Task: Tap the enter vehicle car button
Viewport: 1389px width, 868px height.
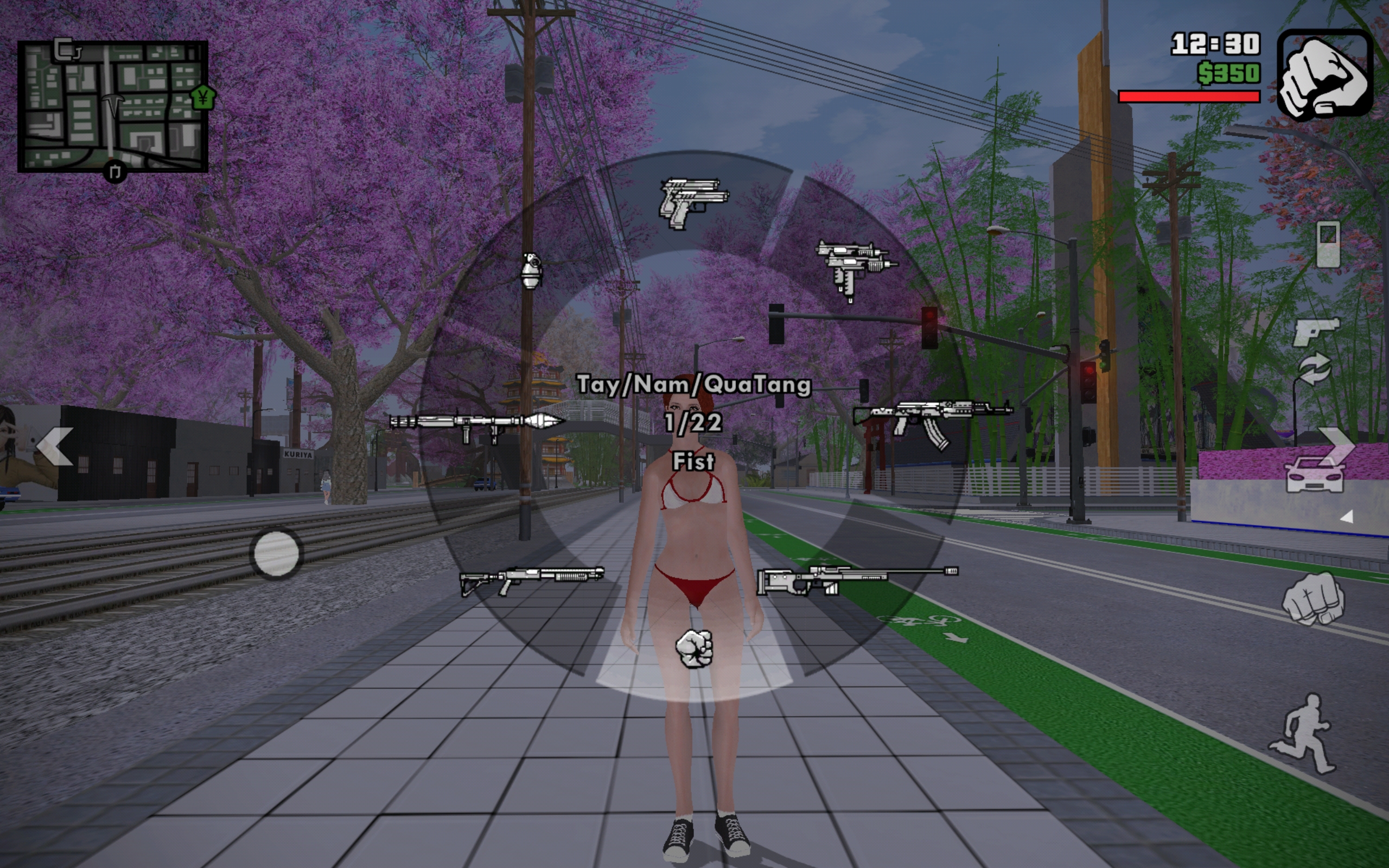Action: (1314, 475)
